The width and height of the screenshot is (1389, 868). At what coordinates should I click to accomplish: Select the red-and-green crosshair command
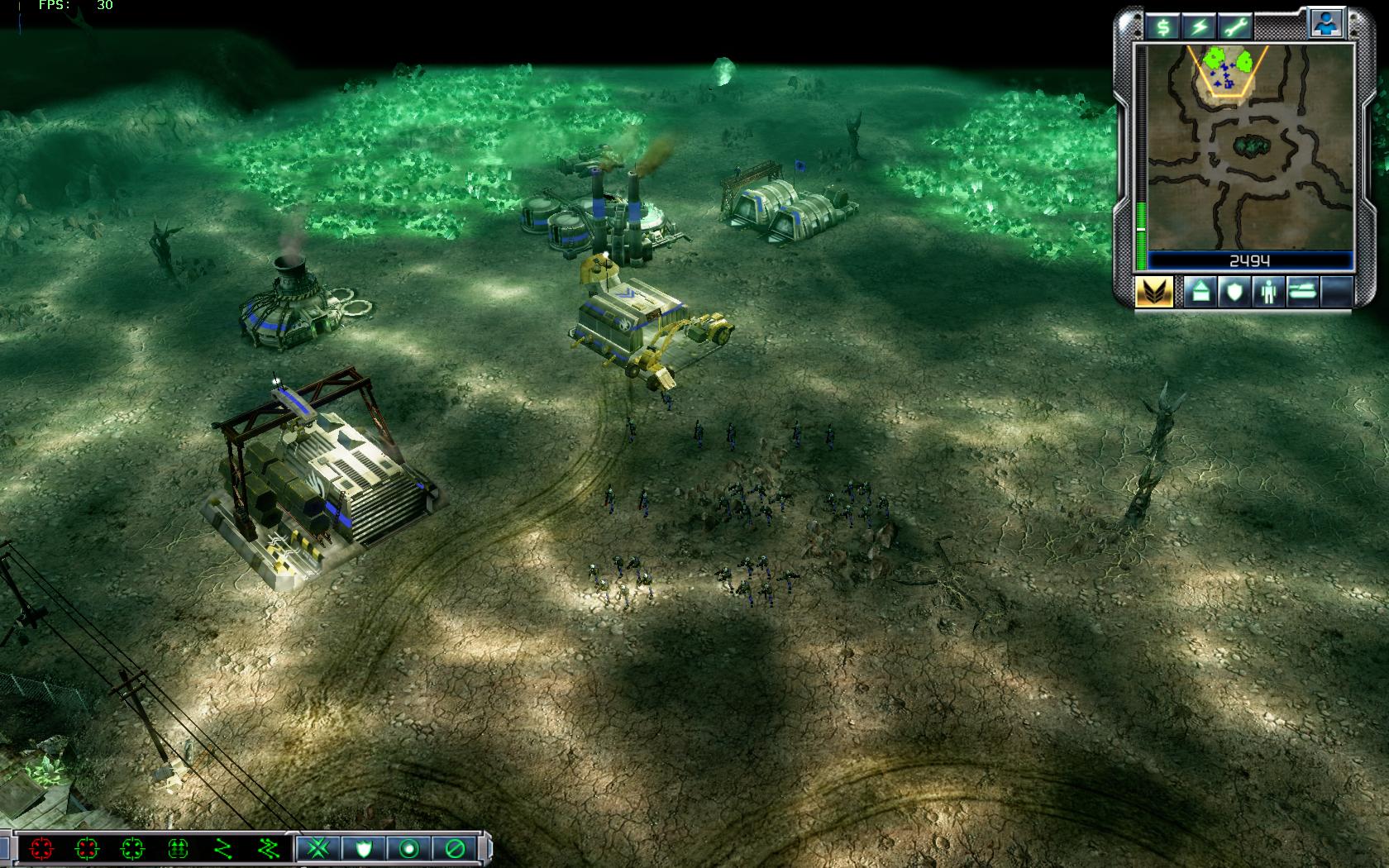[x=87, y=848]
